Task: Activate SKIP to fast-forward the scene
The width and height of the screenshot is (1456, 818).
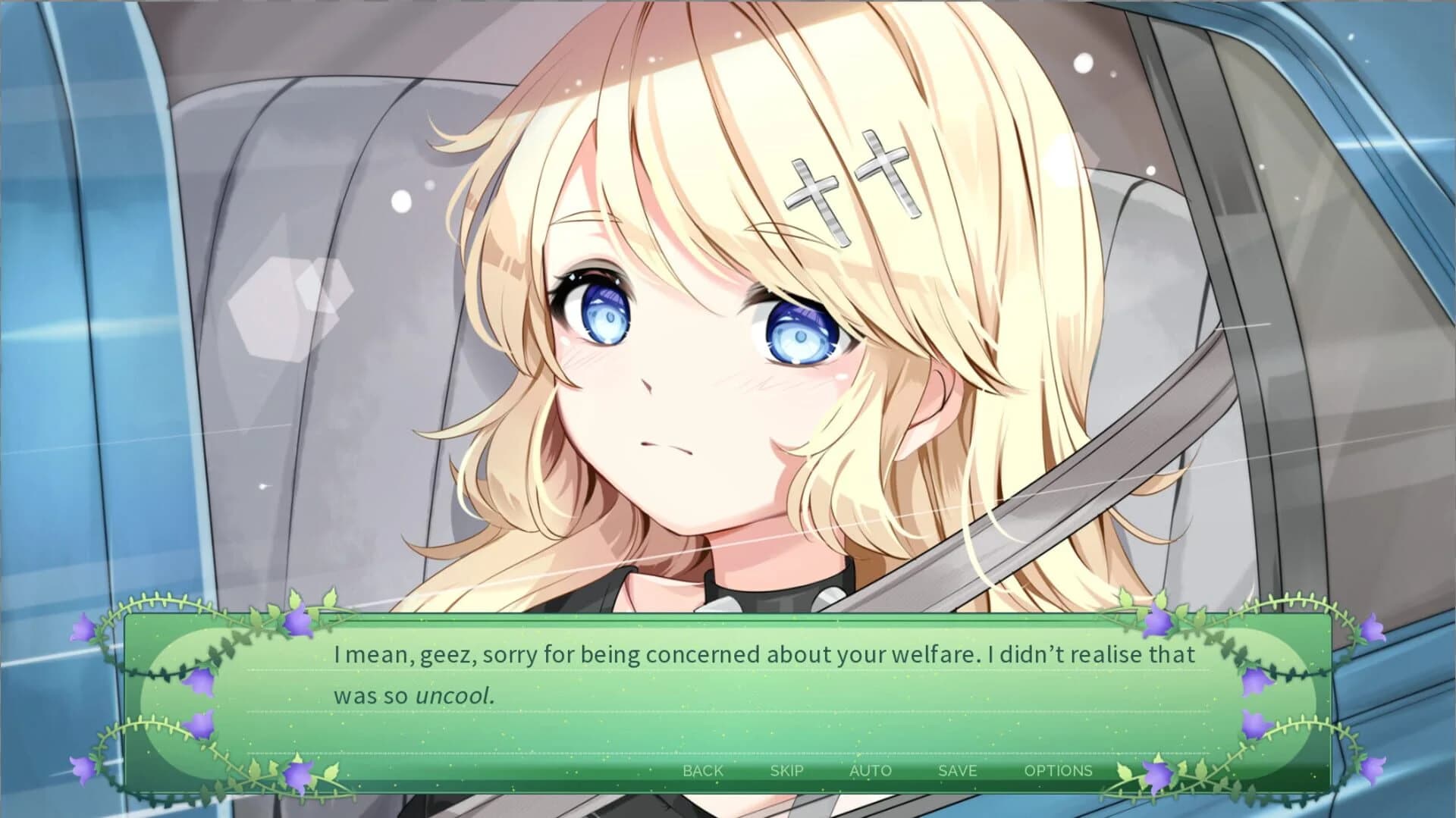Action: [x=786, y=770]
